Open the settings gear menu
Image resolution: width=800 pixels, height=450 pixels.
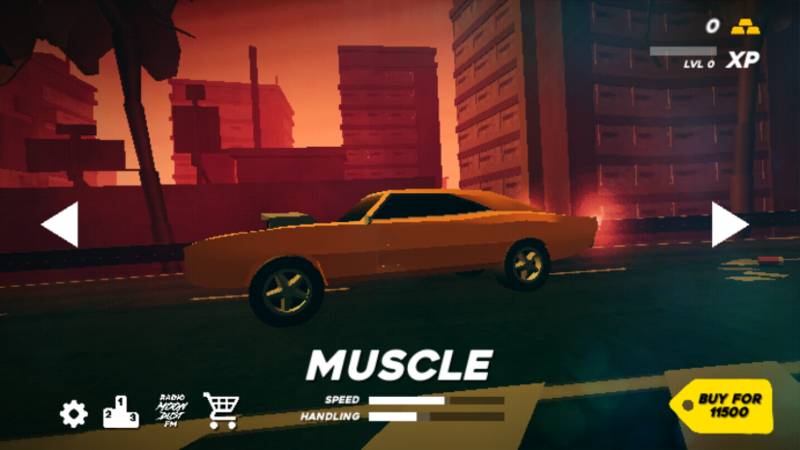point(73,413)
